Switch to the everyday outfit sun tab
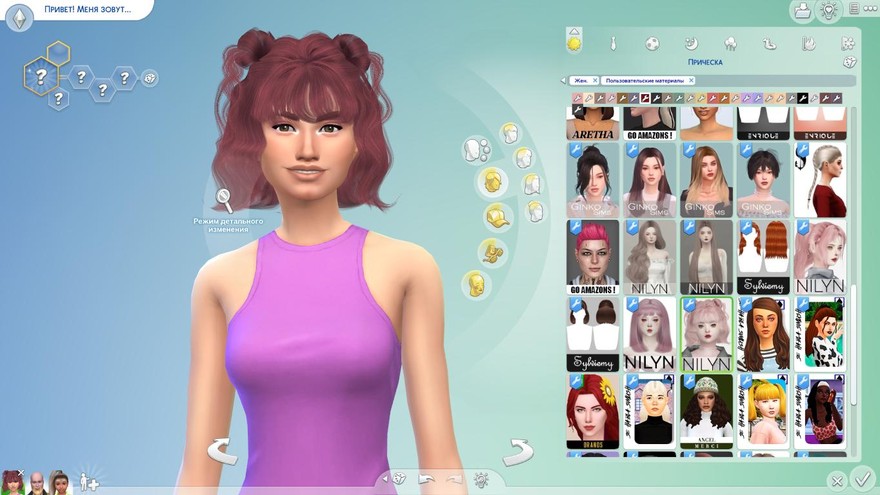880x495 pixels. (x=574, y=43)
